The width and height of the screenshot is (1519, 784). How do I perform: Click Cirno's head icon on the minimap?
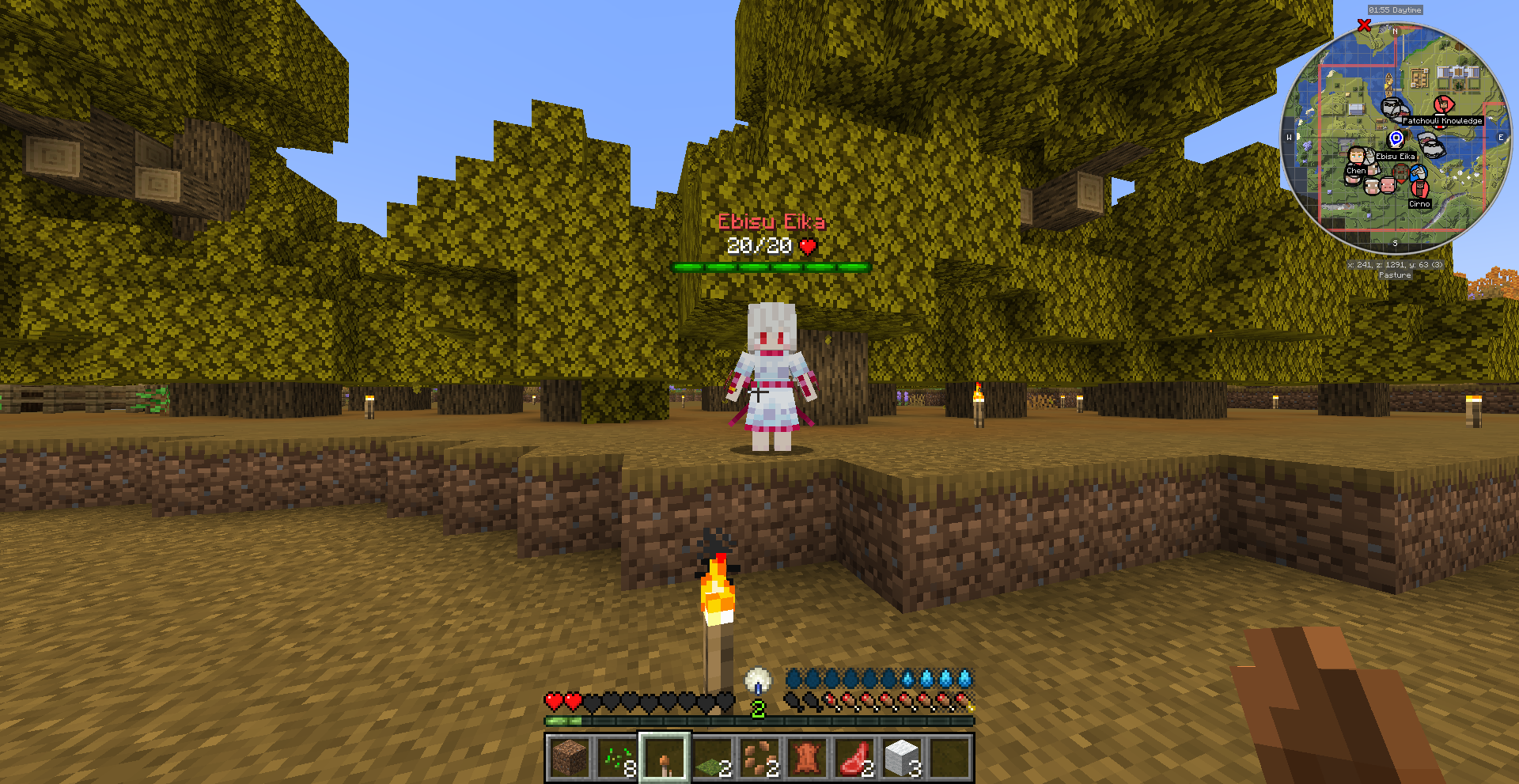tap(1421, 188)
